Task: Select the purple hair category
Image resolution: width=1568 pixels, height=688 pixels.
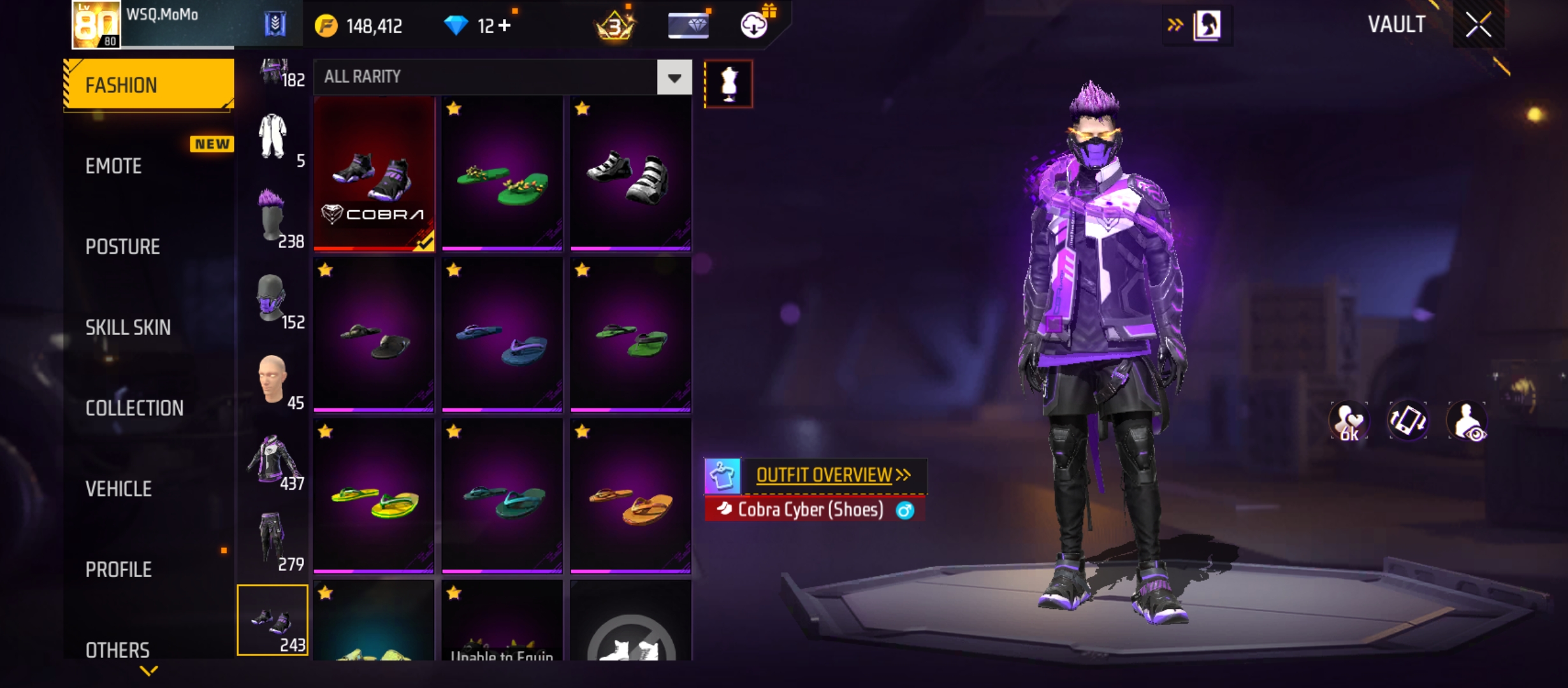Action: click(273, 218)
